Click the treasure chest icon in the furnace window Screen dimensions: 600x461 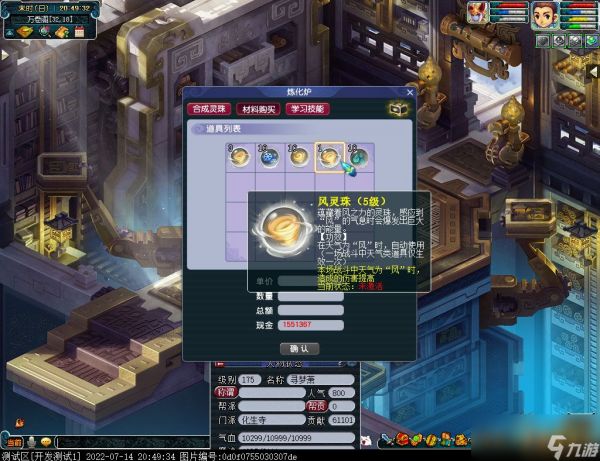pyautogui.click(x=397, y=108)
